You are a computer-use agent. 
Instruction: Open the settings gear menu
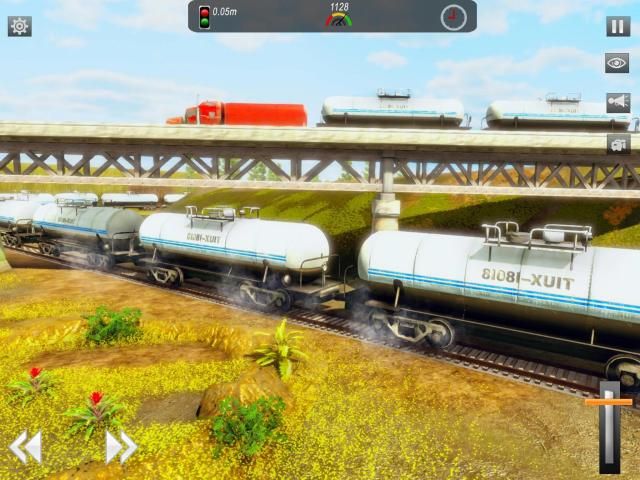tap(19, 26)
